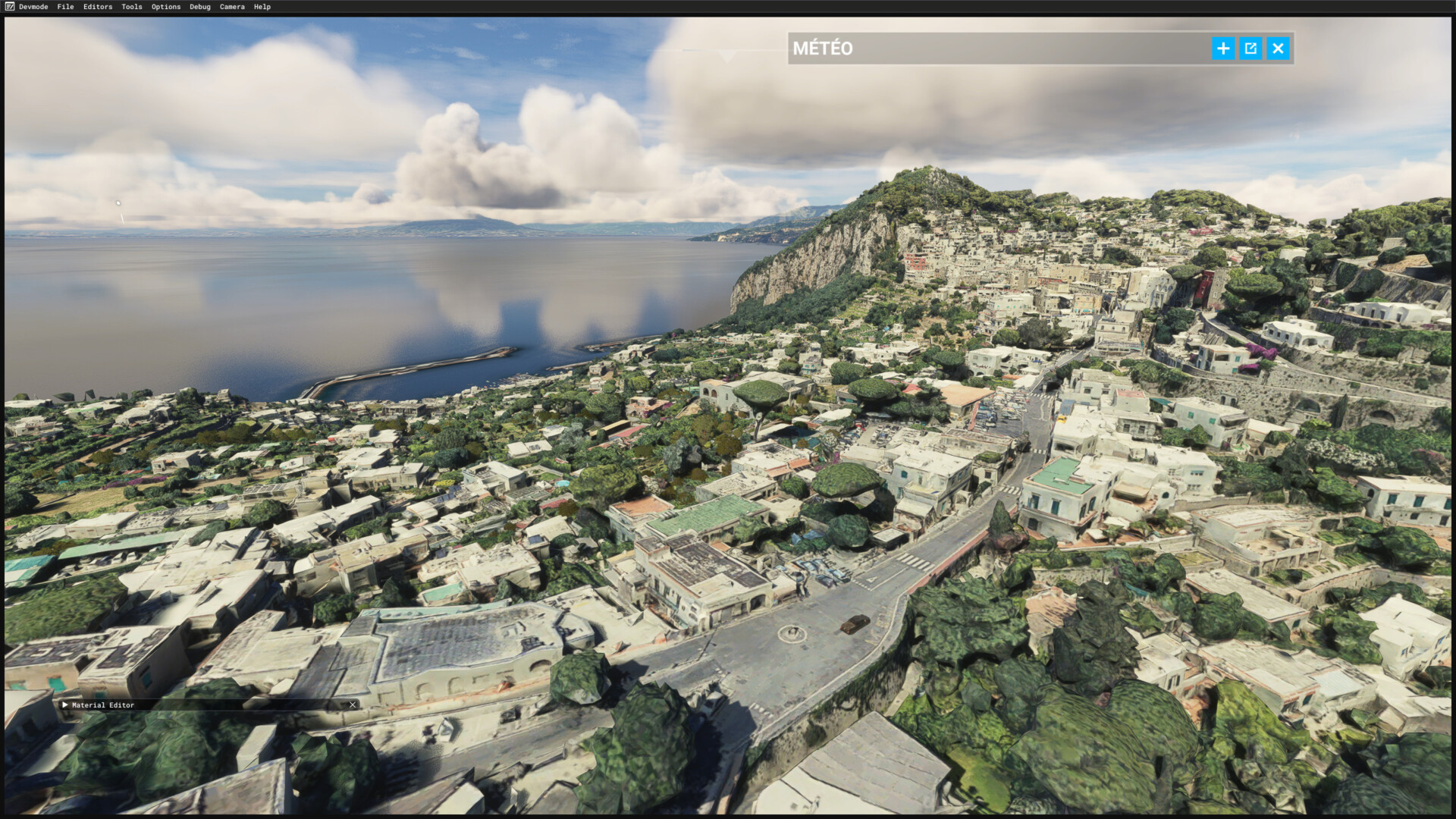Open the Editors menu
This screenshot has height=819, width=1456.
click(98, 7)
